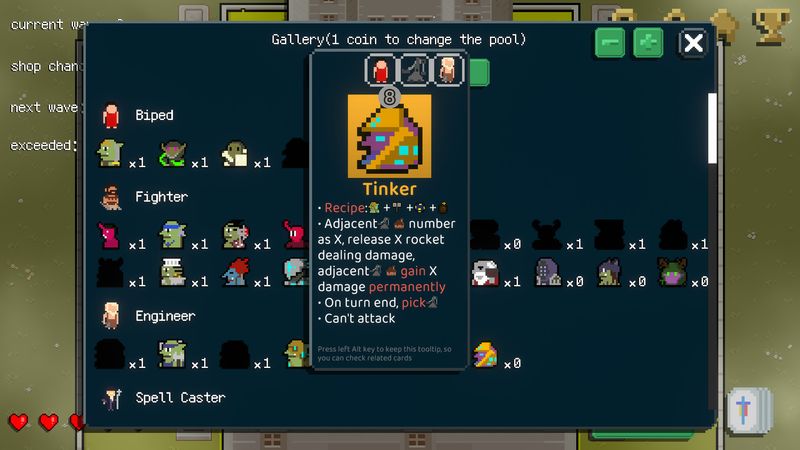
Task: Click the green minus button
Action: [610, 43]
